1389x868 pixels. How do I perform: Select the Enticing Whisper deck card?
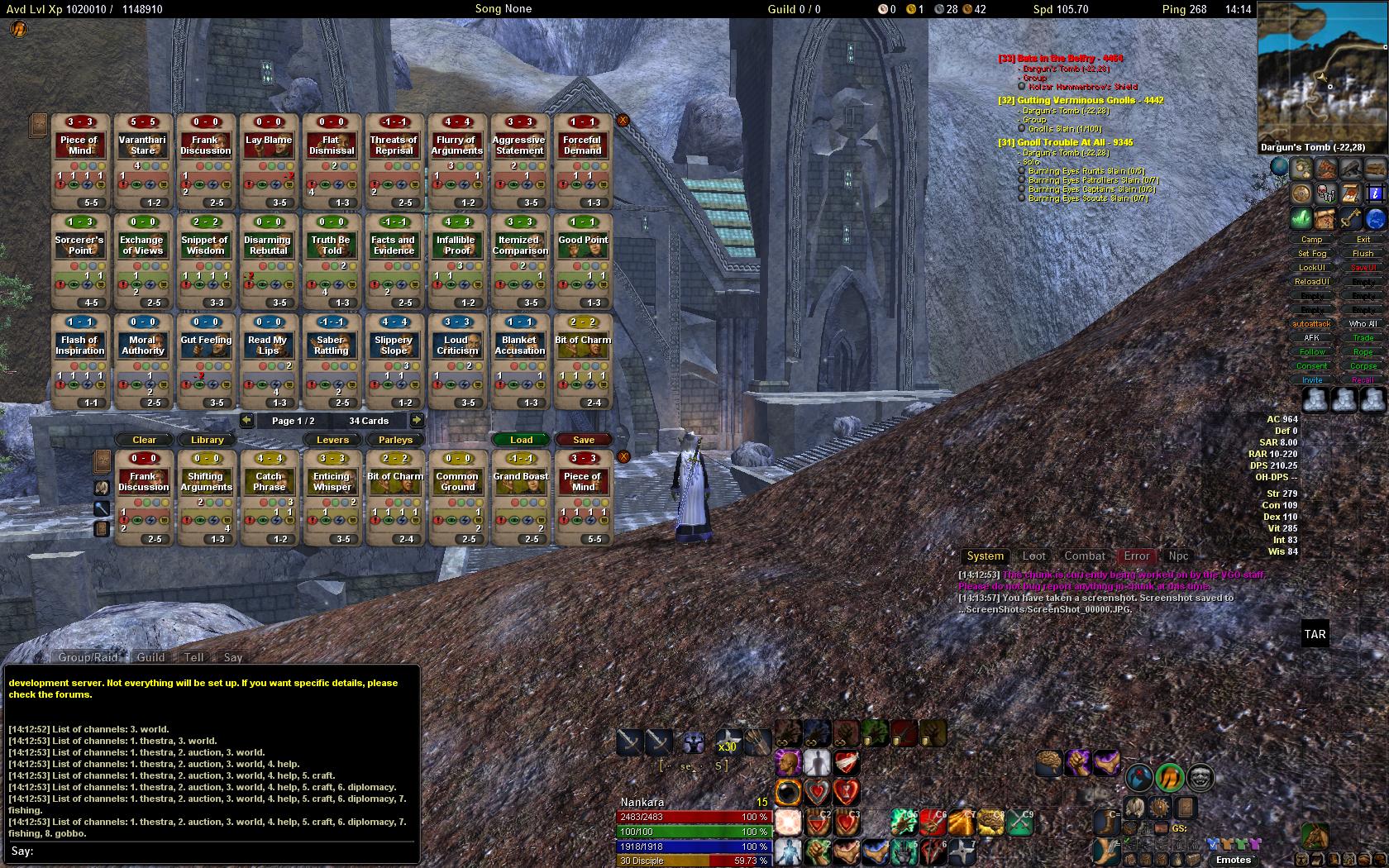[332, 498]
